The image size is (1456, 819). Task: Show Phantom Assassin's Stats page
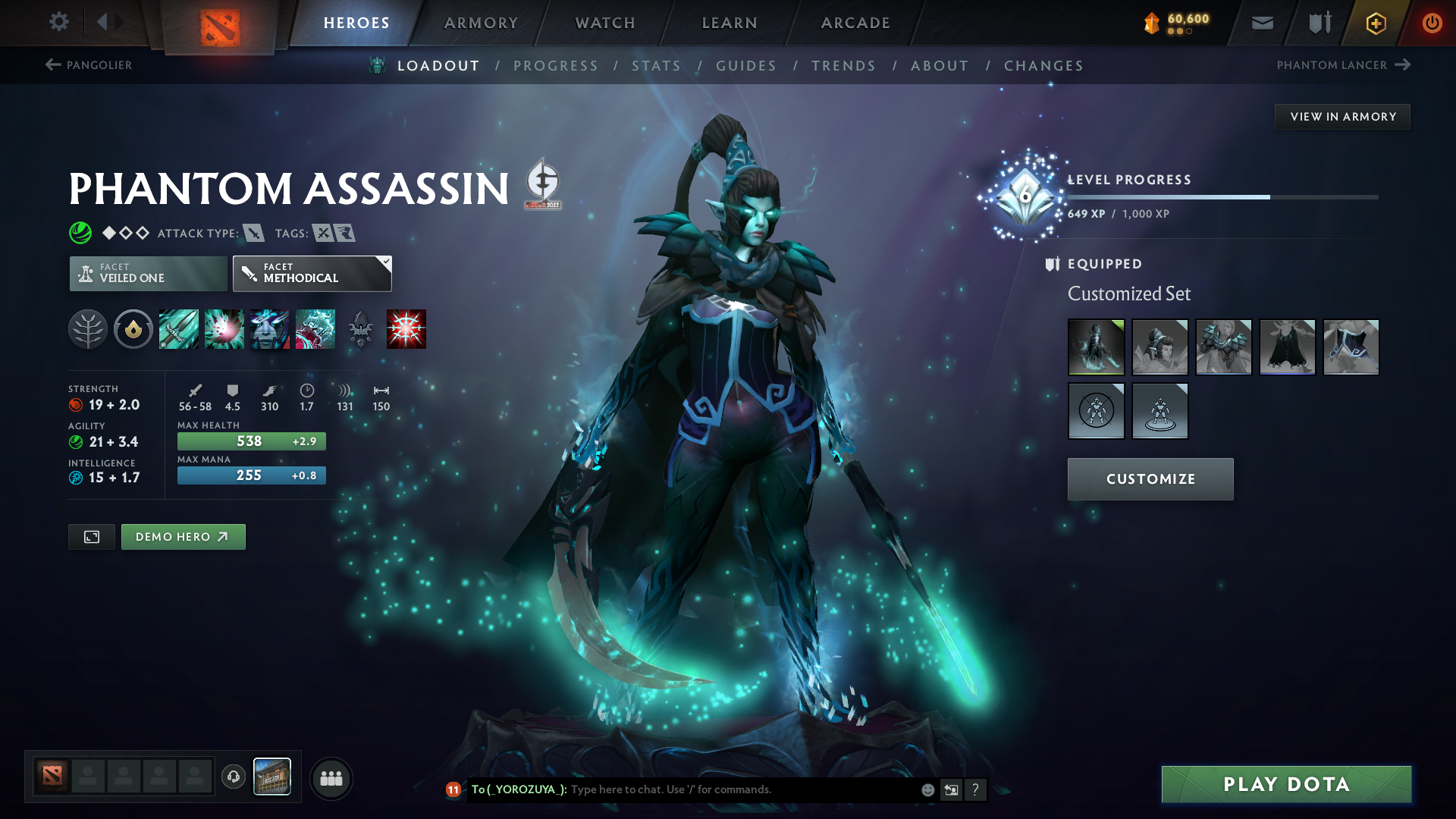tap(656, 66)
